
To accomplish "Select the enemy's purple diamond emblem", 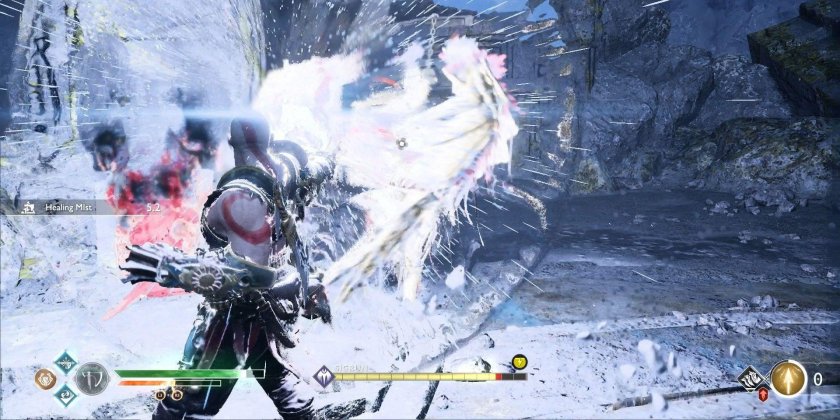I will tap(323, 377).
